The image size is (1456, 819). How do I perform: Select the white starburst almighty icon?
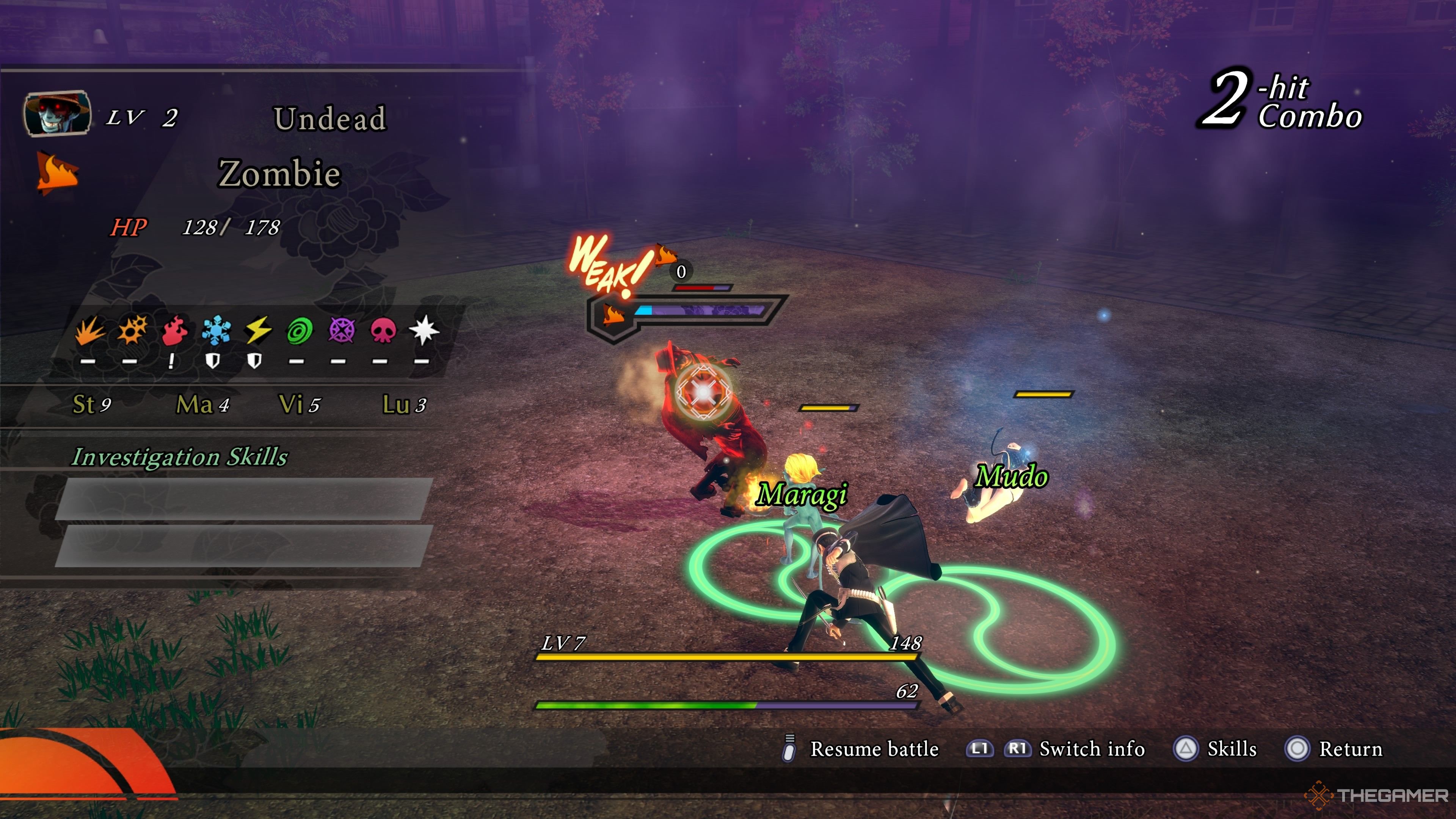(424, 330)
